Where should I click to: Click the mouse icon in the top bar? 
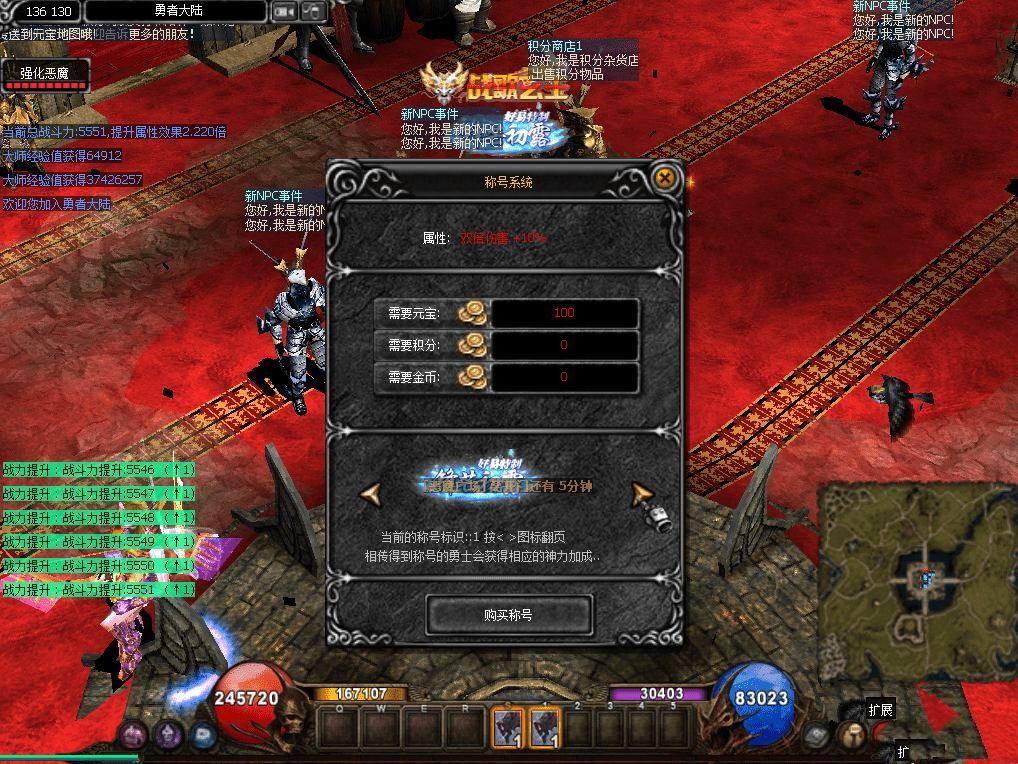pos(314,11)
